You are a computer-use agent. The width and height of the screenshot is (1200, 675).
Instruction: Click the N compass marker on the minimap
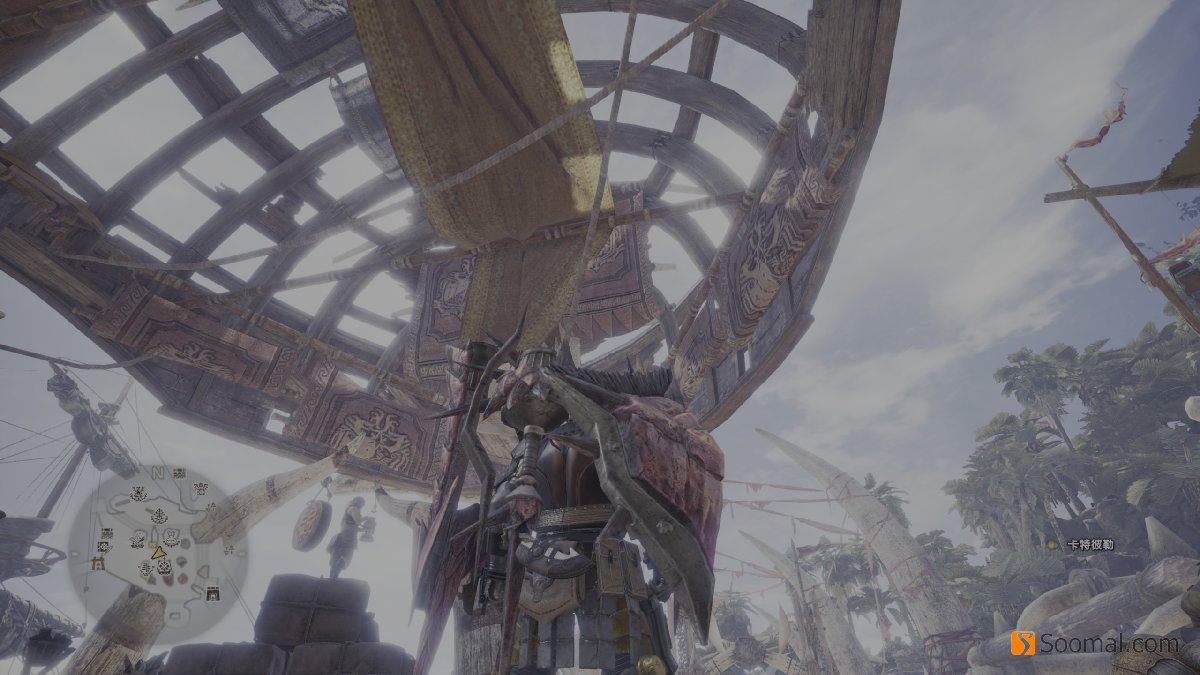click(x=157, y=473)
